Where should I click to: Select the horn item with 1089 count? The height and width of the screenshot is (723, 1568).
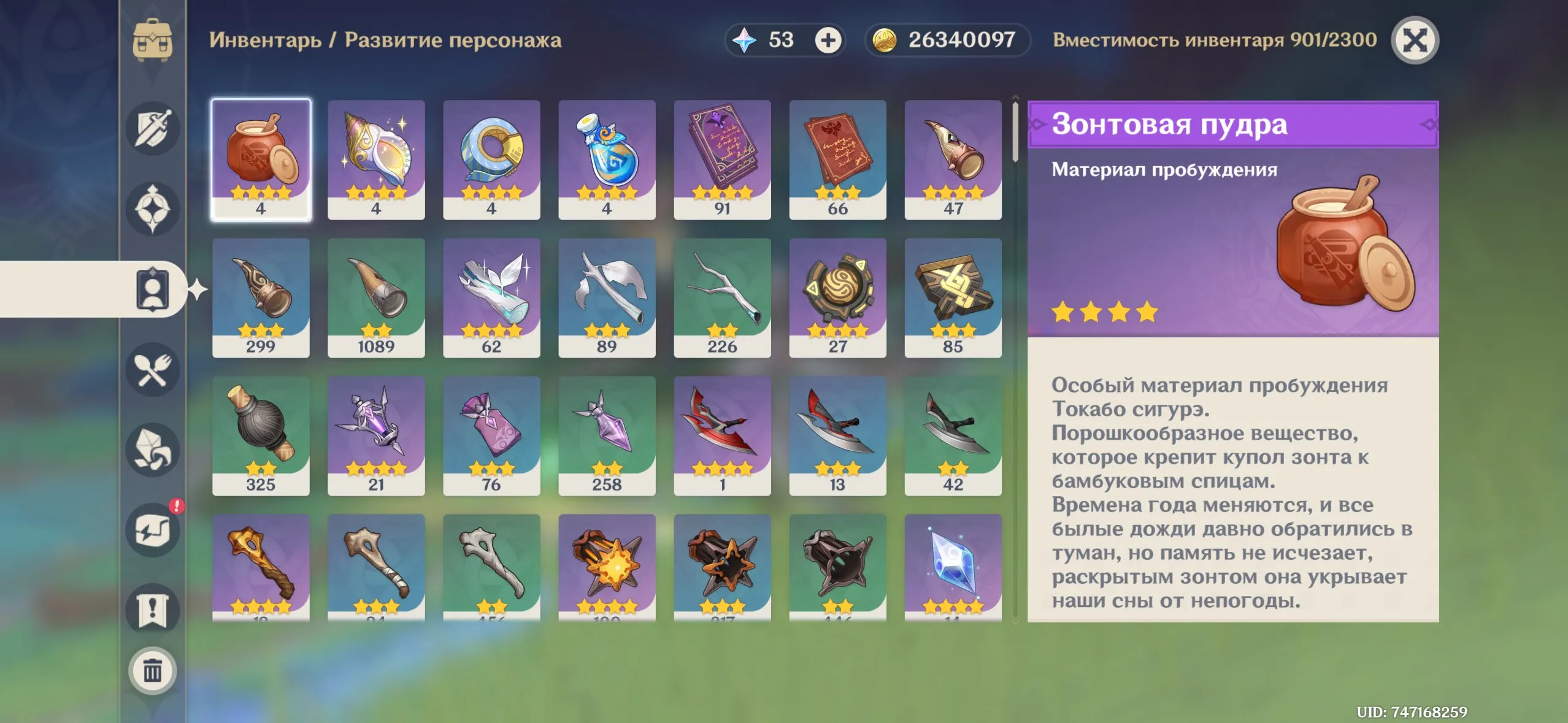click(x=376, y=297)
